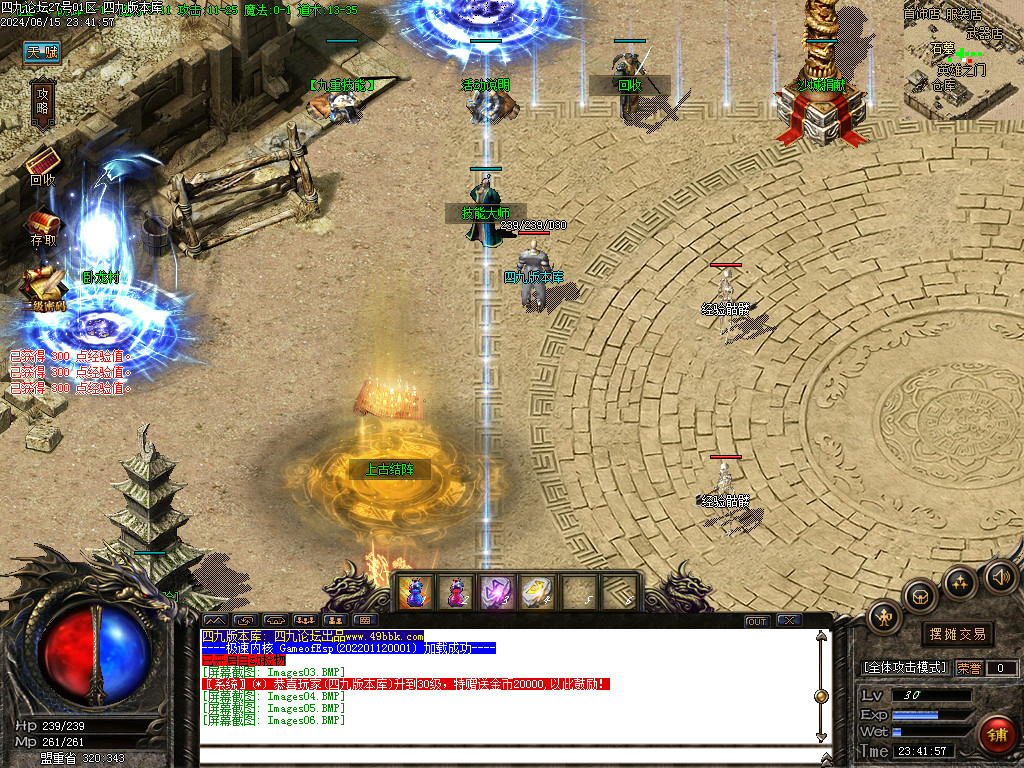Open the bag chest round button

pos(919,597)
